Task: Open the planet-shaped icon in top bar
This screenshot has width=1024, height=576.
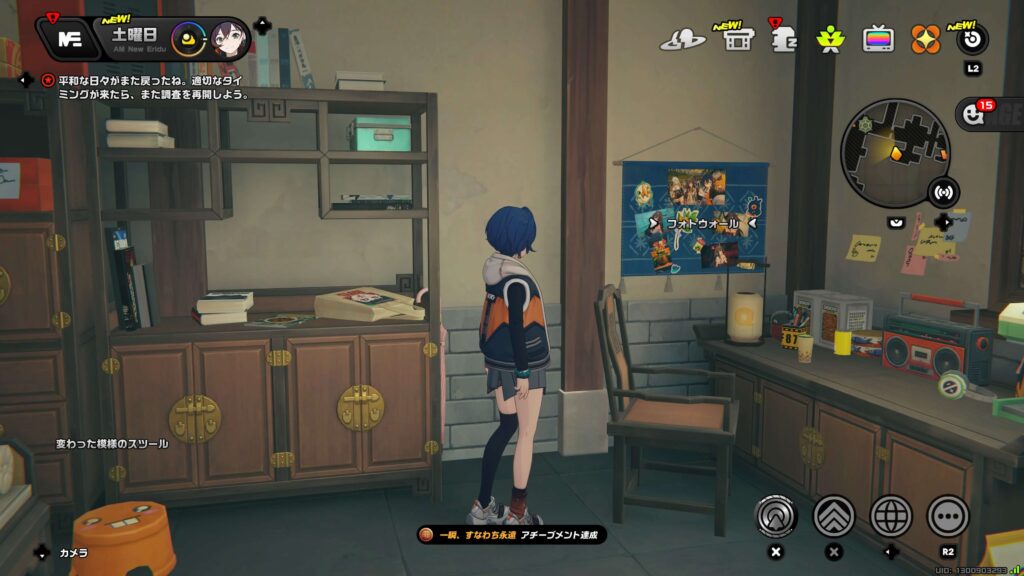Action: coord(682,40)
